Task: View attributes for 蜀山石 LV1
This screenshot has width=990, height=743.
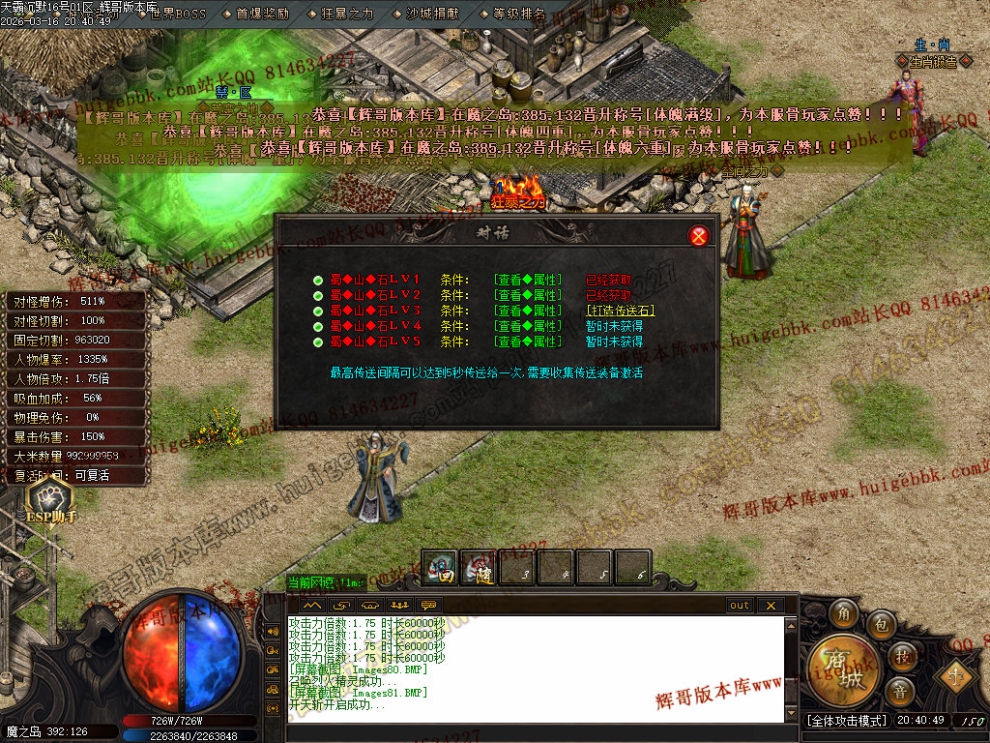Action: pos(527,279)
